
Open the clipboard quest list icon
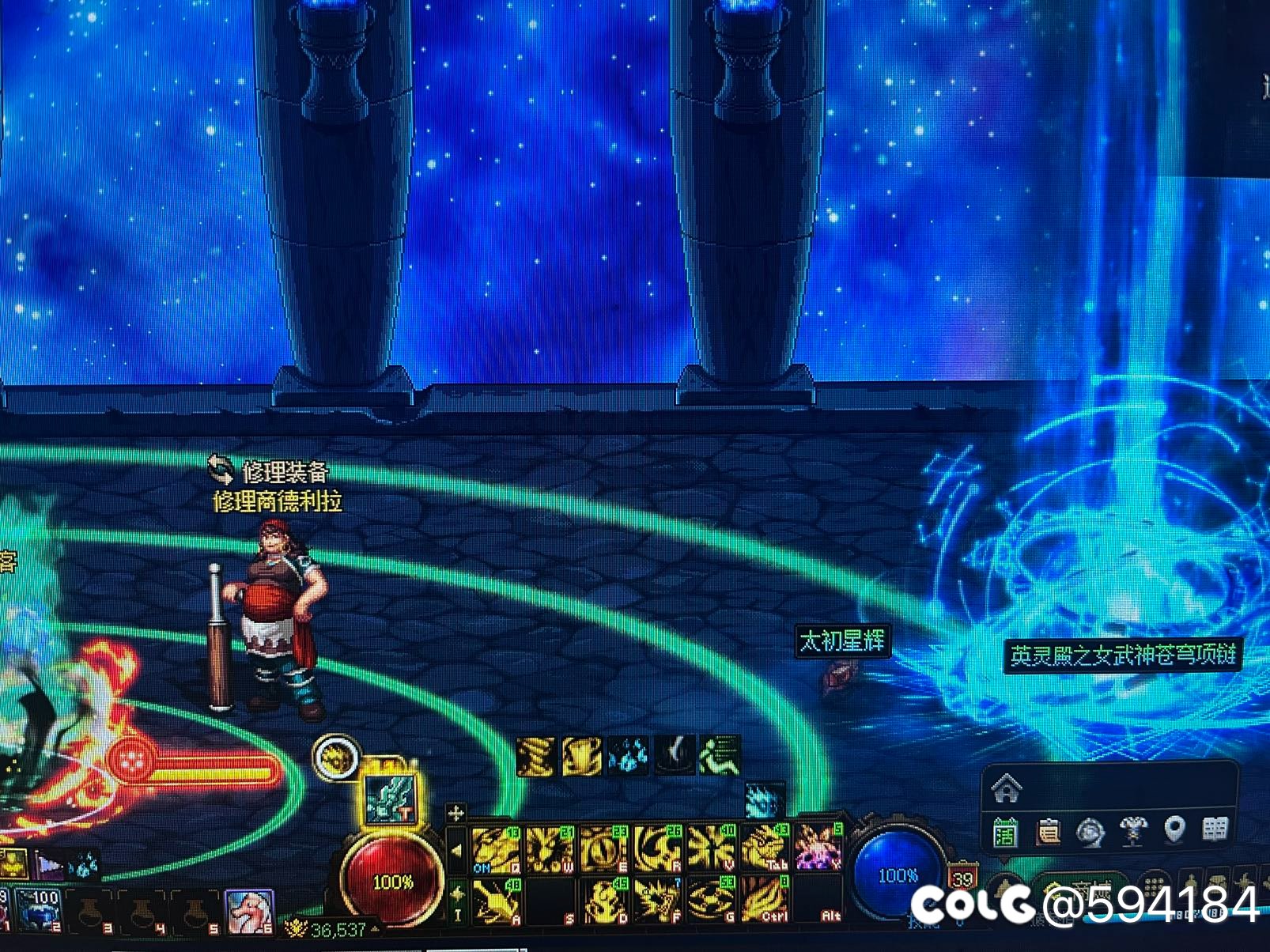[1049, 831]
